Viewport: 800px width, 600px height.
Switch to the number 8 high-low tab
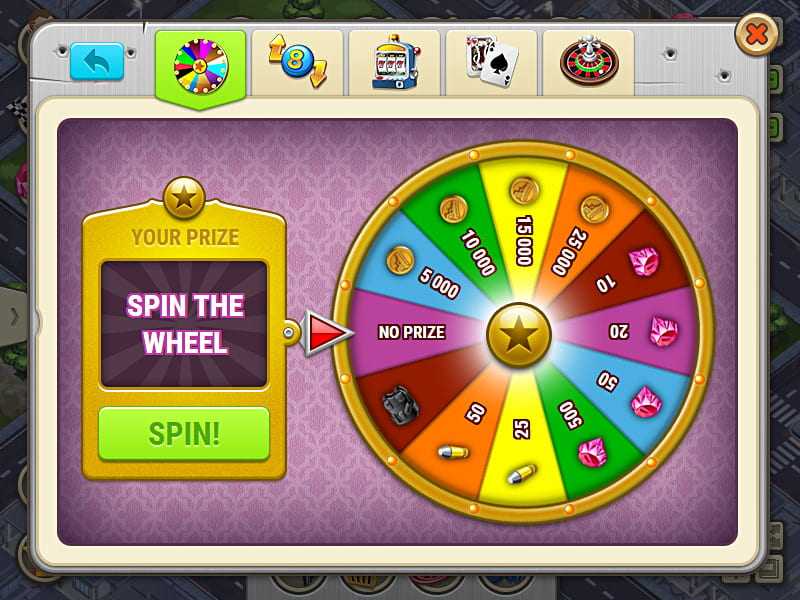(297, 63)
